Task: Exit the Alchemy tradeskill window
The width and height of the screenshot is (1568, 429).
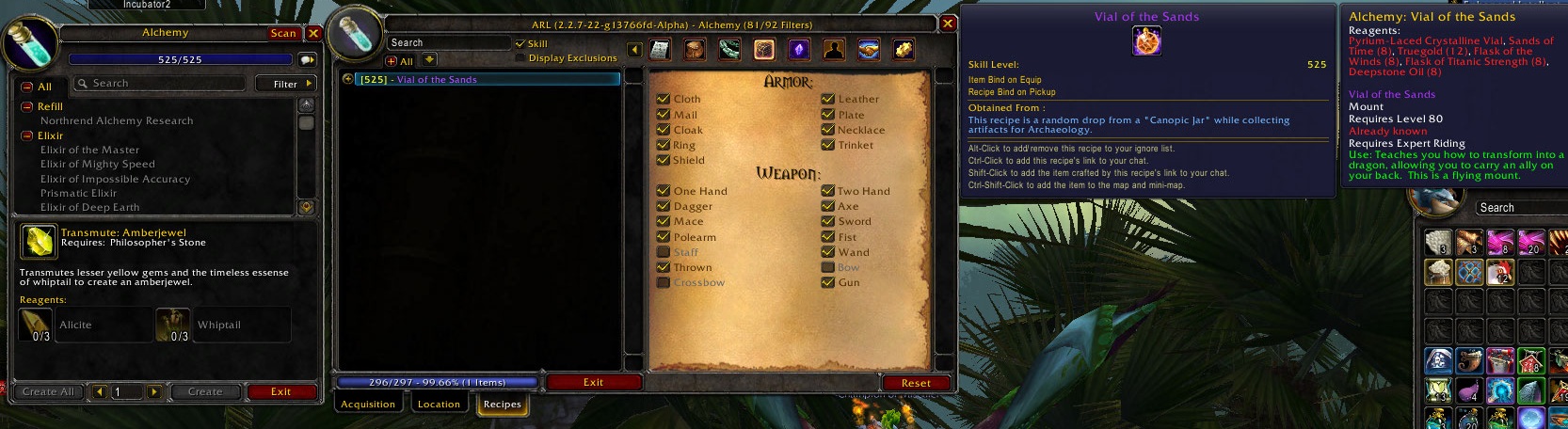Action: [x=280, y=391]
